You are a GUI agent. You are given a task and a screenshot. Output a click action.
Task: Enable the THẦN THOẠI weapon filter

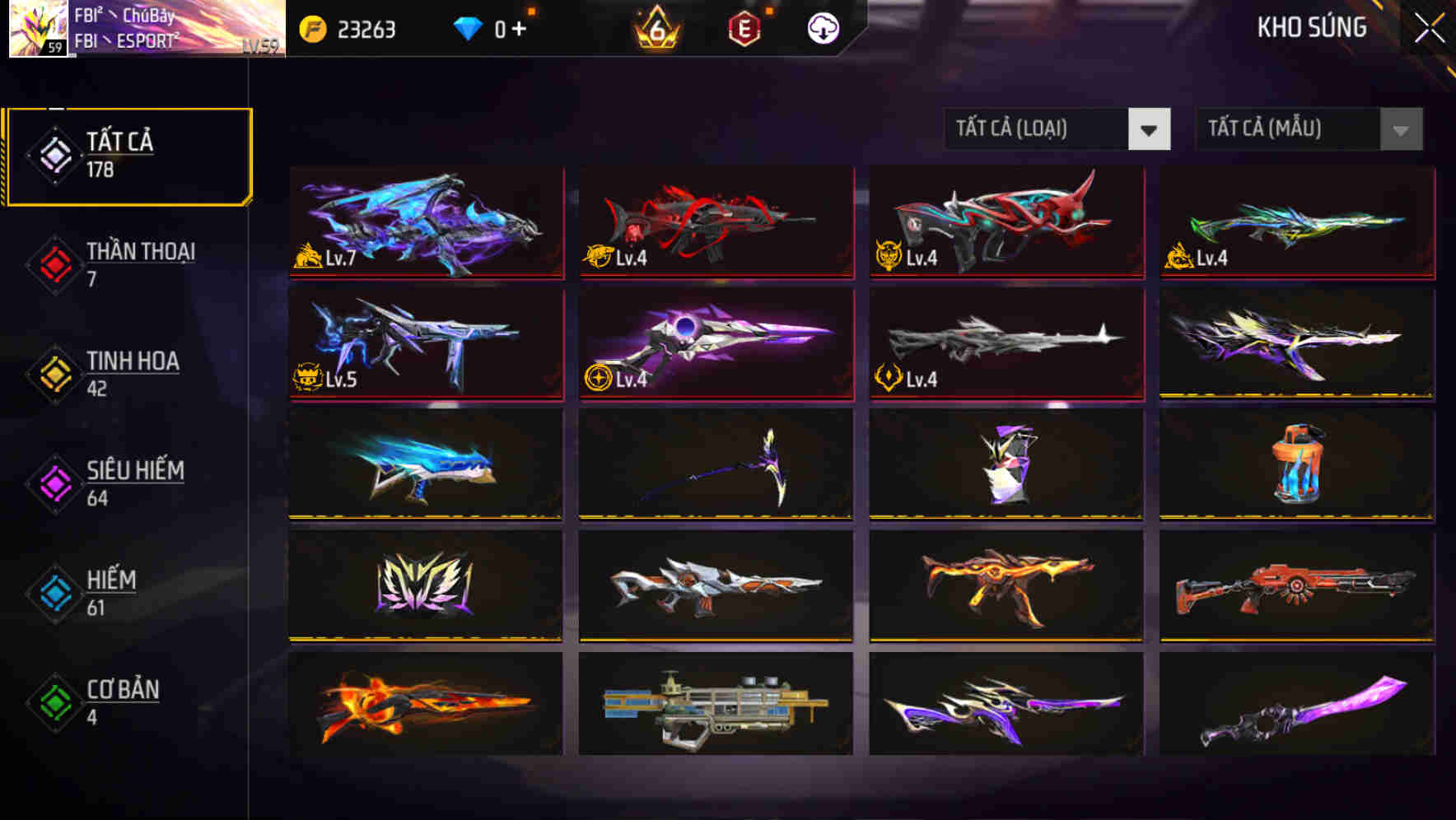point(107,263)
